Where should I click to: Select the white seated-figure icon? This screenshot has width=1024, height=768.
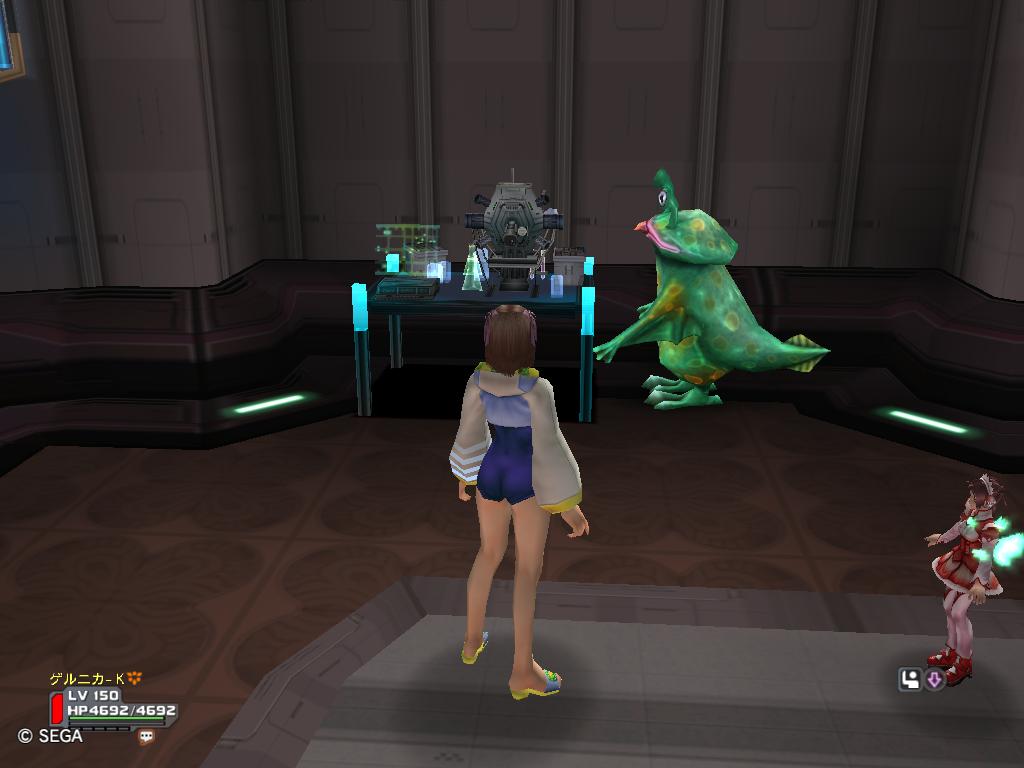910,680
